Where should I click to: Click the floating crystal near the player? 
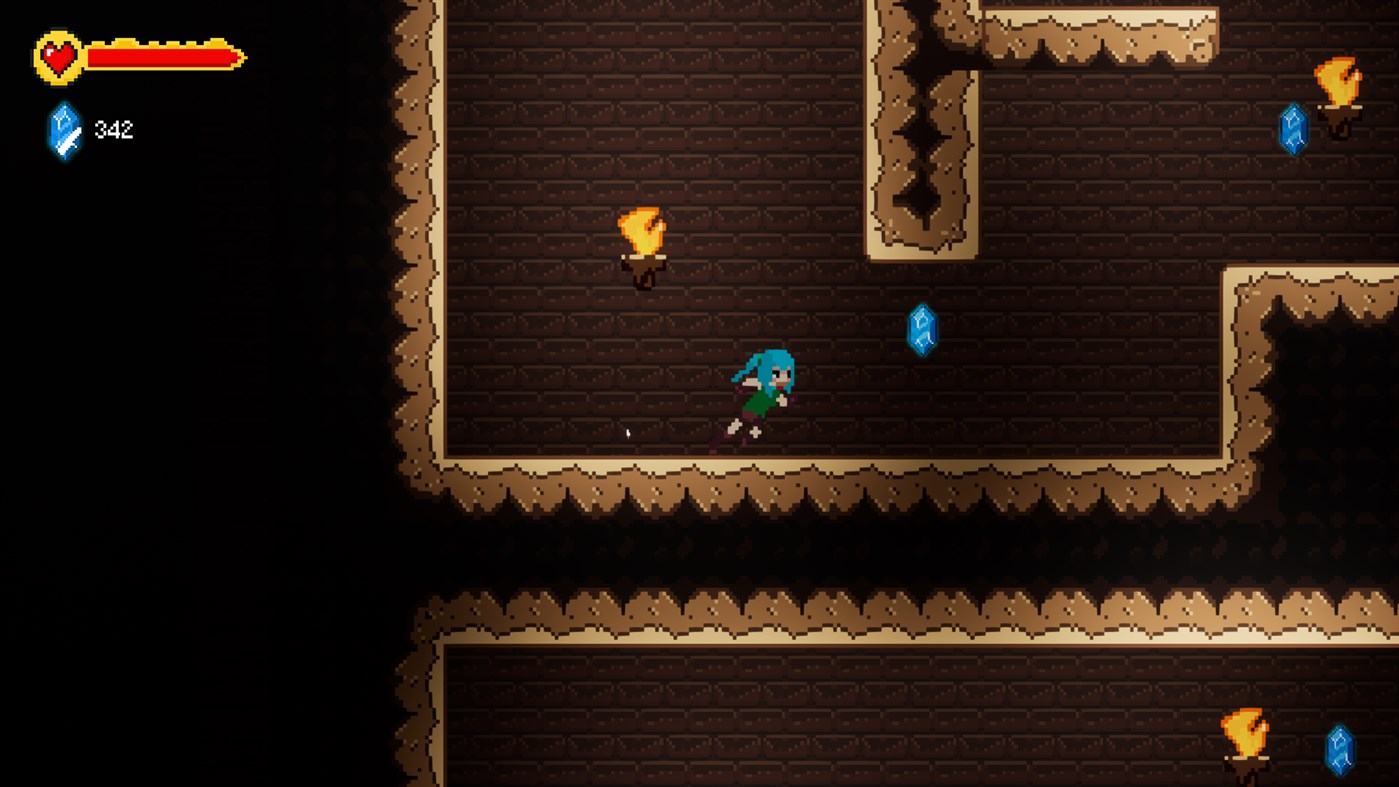pyautogui.click(x=921, y=330)
